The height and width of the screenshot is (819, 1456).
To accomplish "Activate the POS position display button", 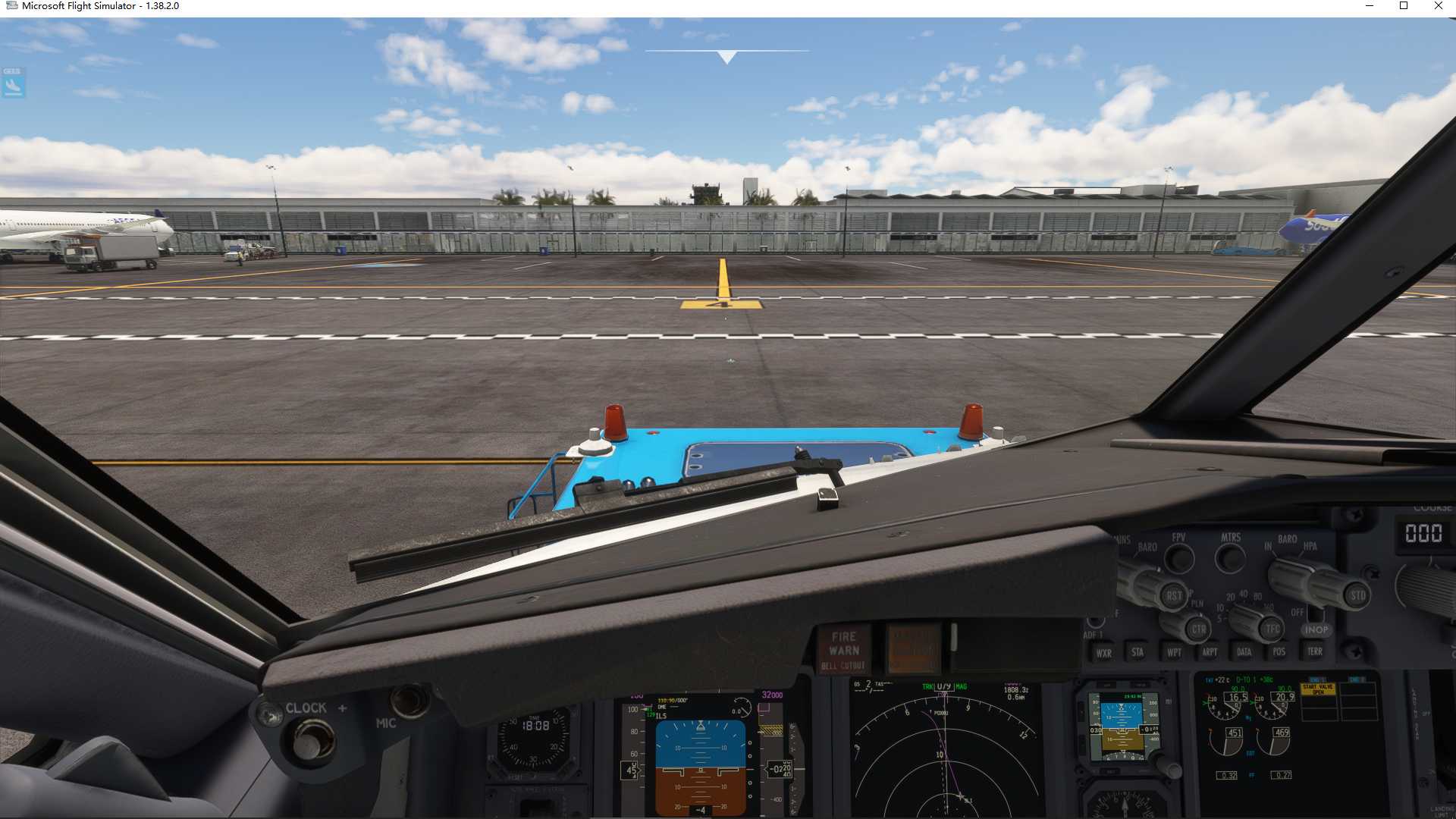I will [x=1279, y=653].
